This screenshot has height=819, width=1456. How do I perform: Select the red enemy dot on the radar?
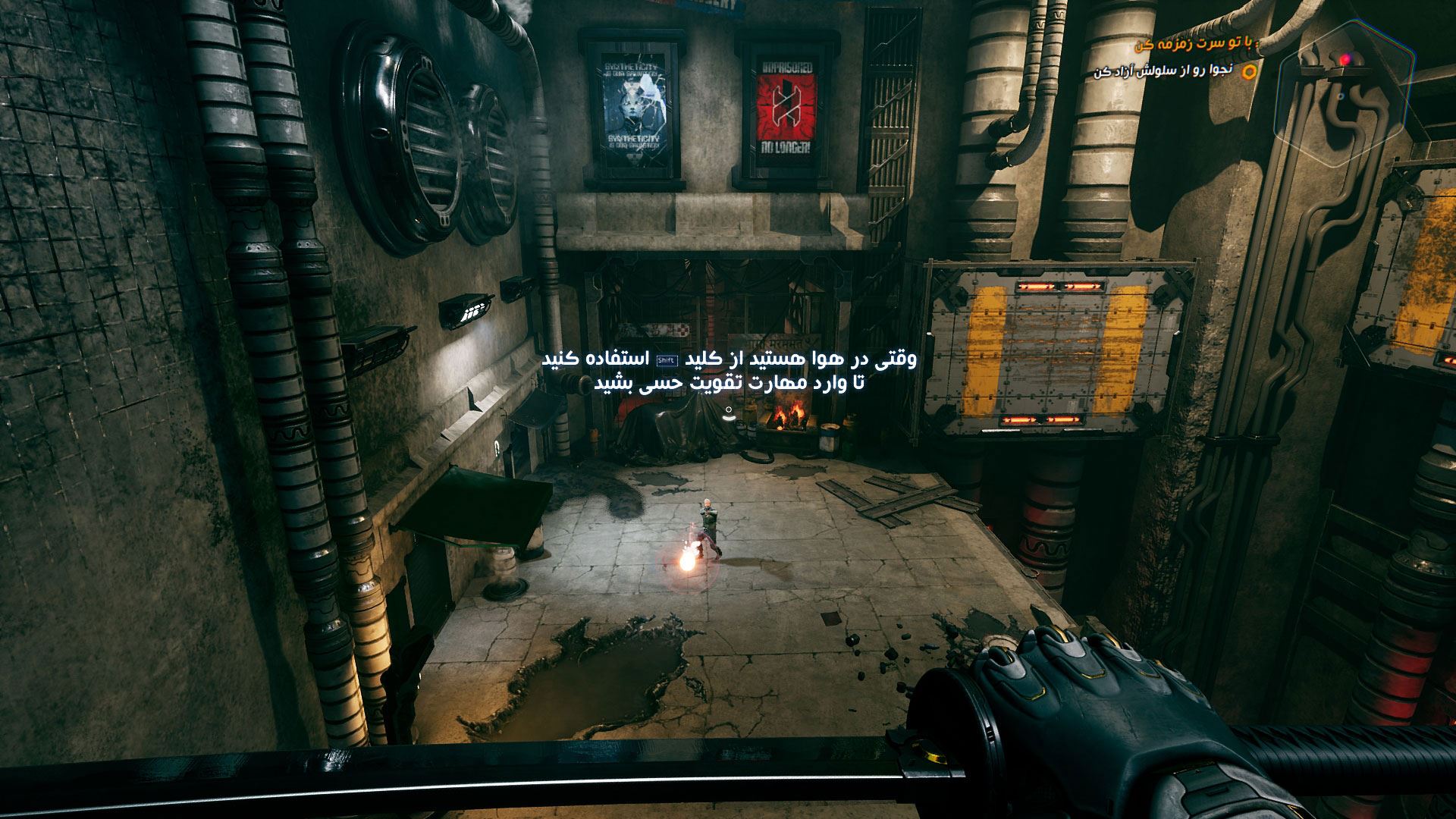tap(1346, 58)
